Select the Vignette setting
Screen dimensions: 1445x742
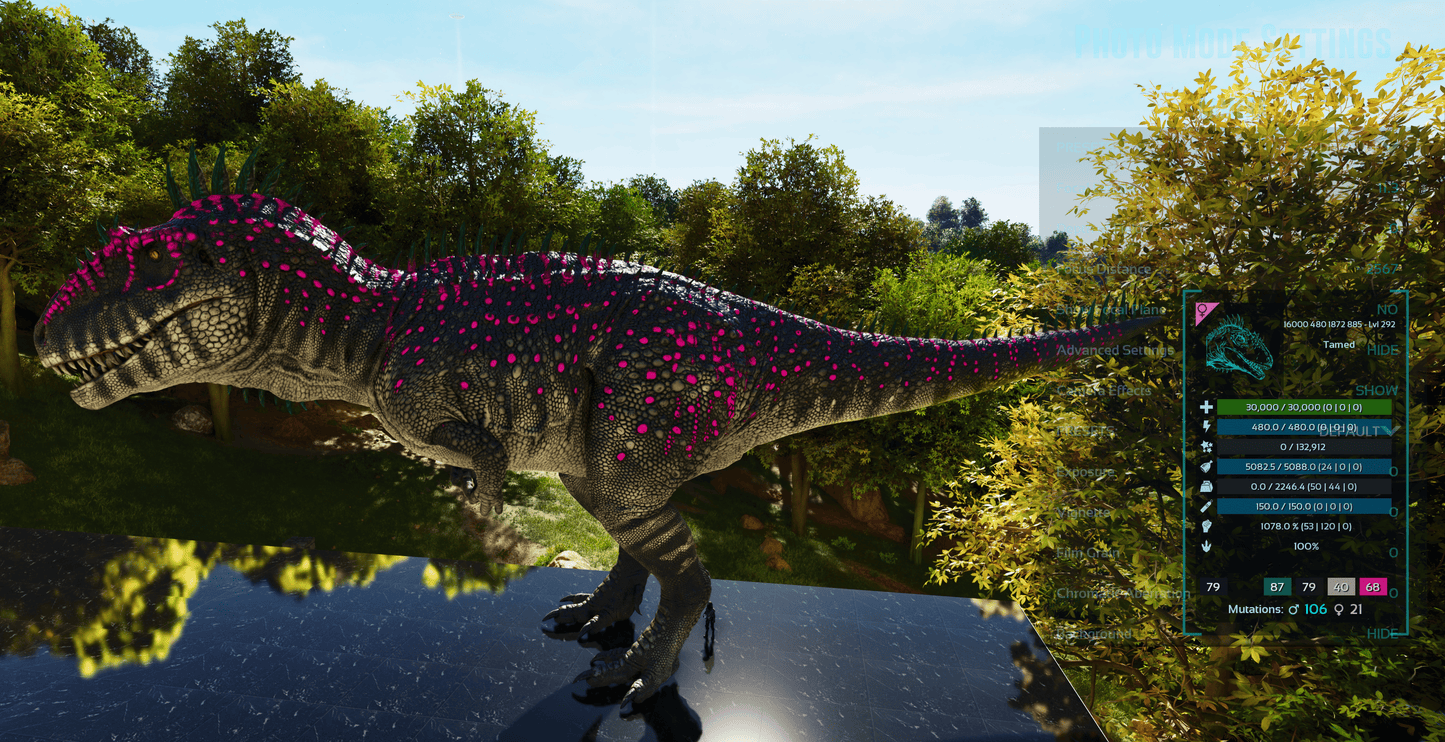click(1083, 512)
